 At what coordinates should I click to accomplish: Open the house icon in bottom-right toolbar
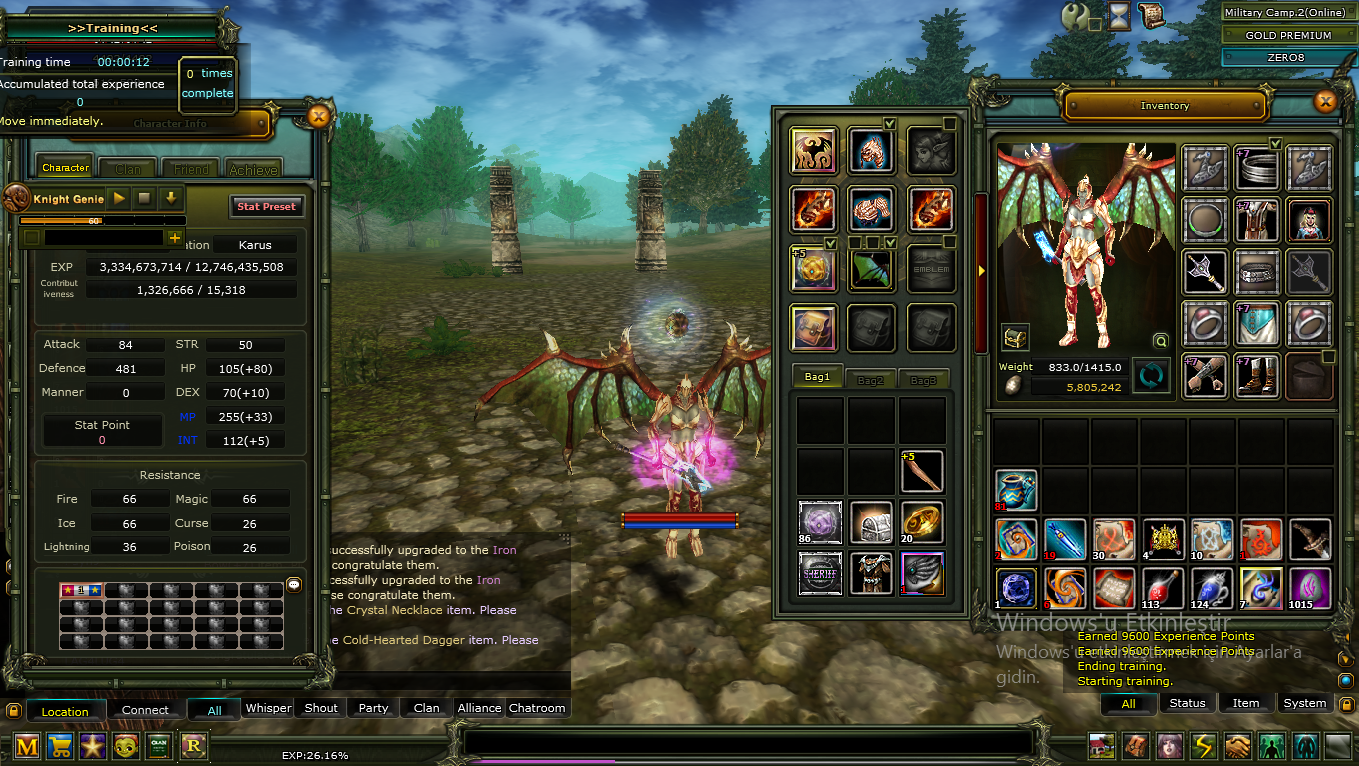1102,746
